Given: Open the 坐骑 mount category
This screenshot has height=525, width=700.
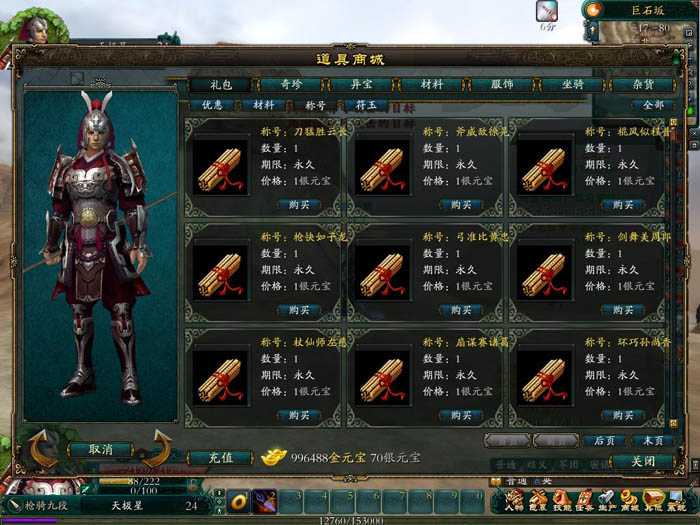Looking at the screenshot, I should 576,86.
